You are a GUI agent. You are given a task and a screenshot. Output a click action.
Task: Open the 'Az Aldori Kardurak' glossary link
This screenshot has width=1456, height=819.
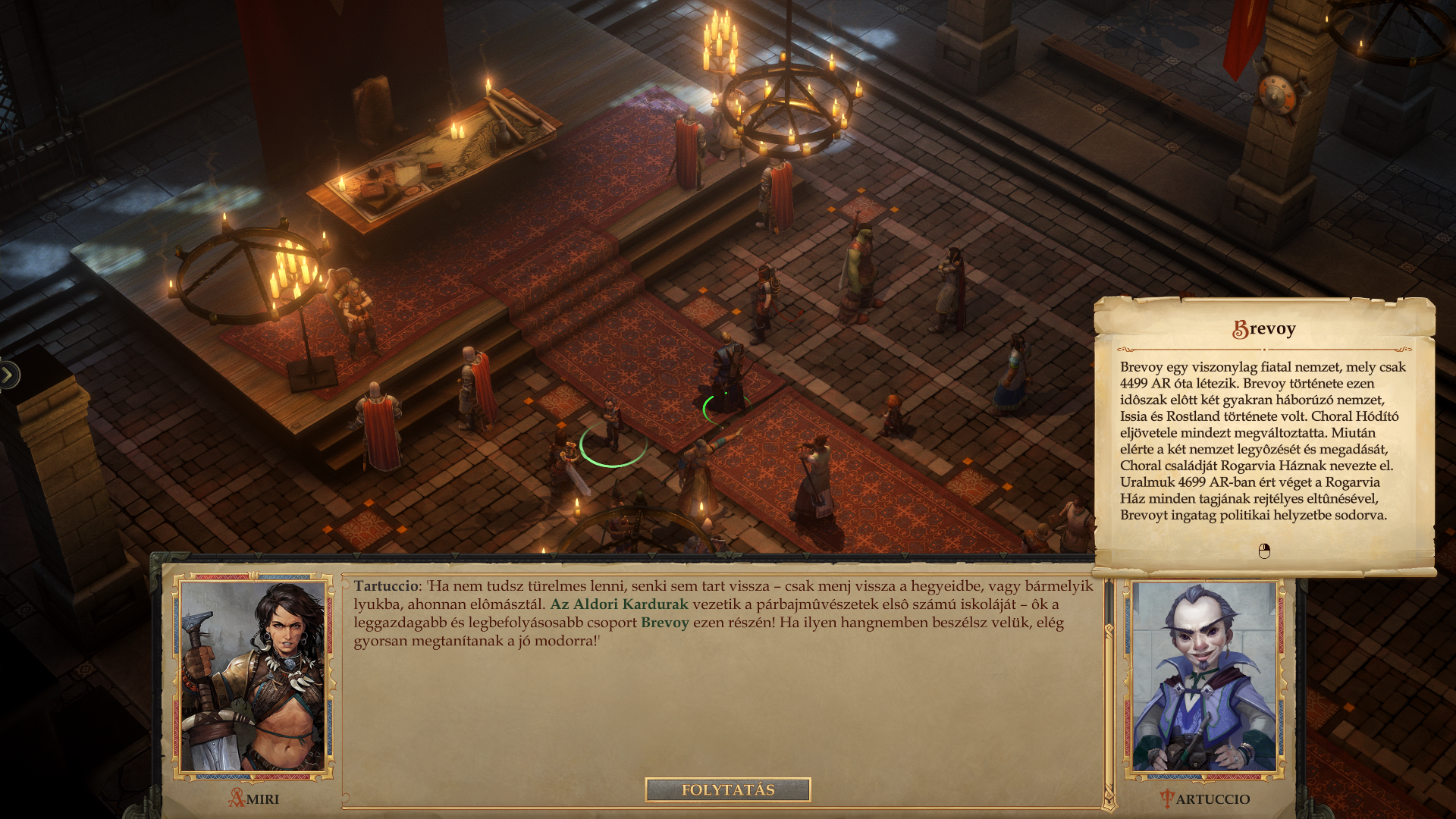tap(619, 604)
